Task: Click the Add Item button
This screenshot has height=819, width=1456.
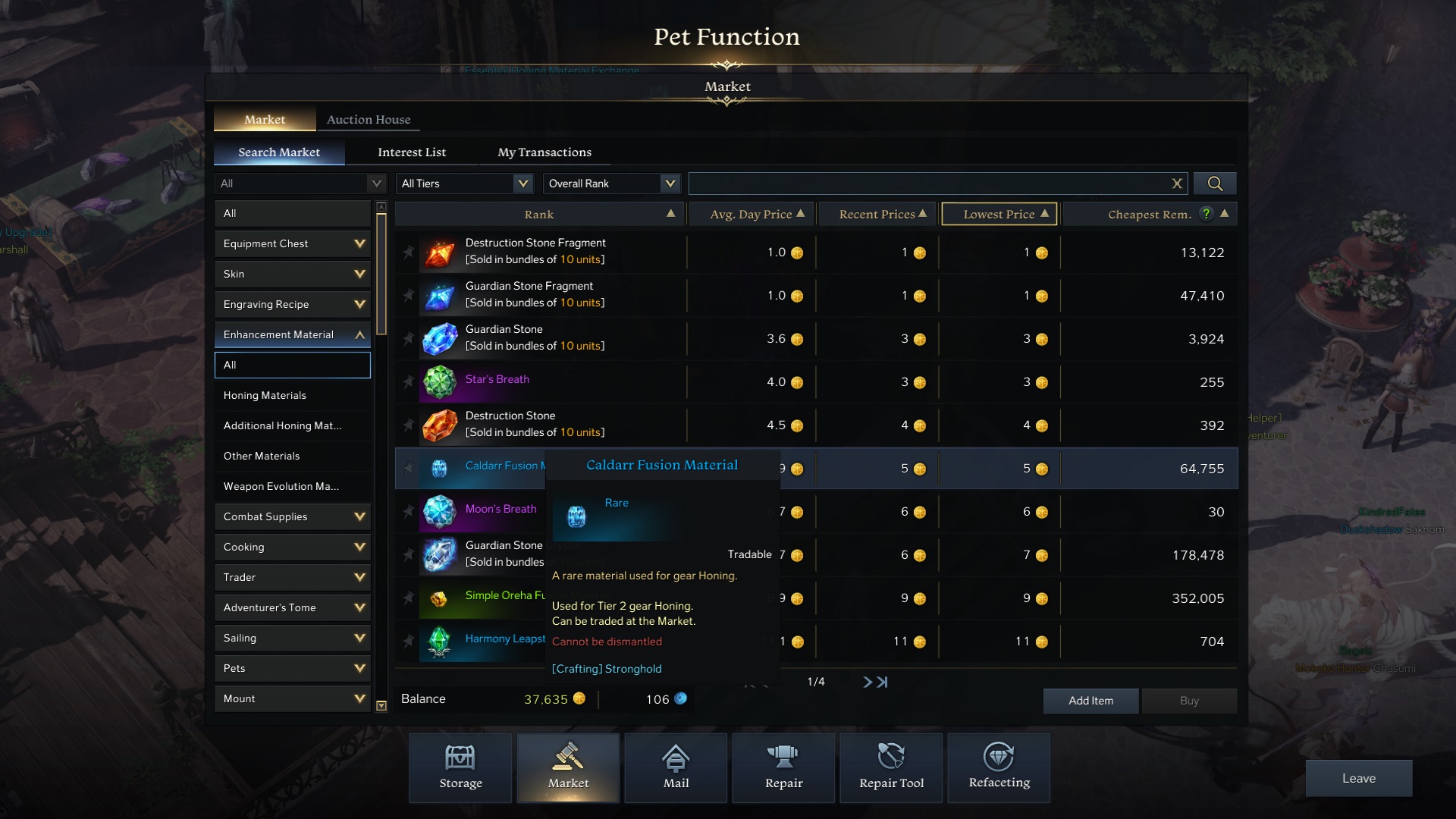Action: (1090, 701)
